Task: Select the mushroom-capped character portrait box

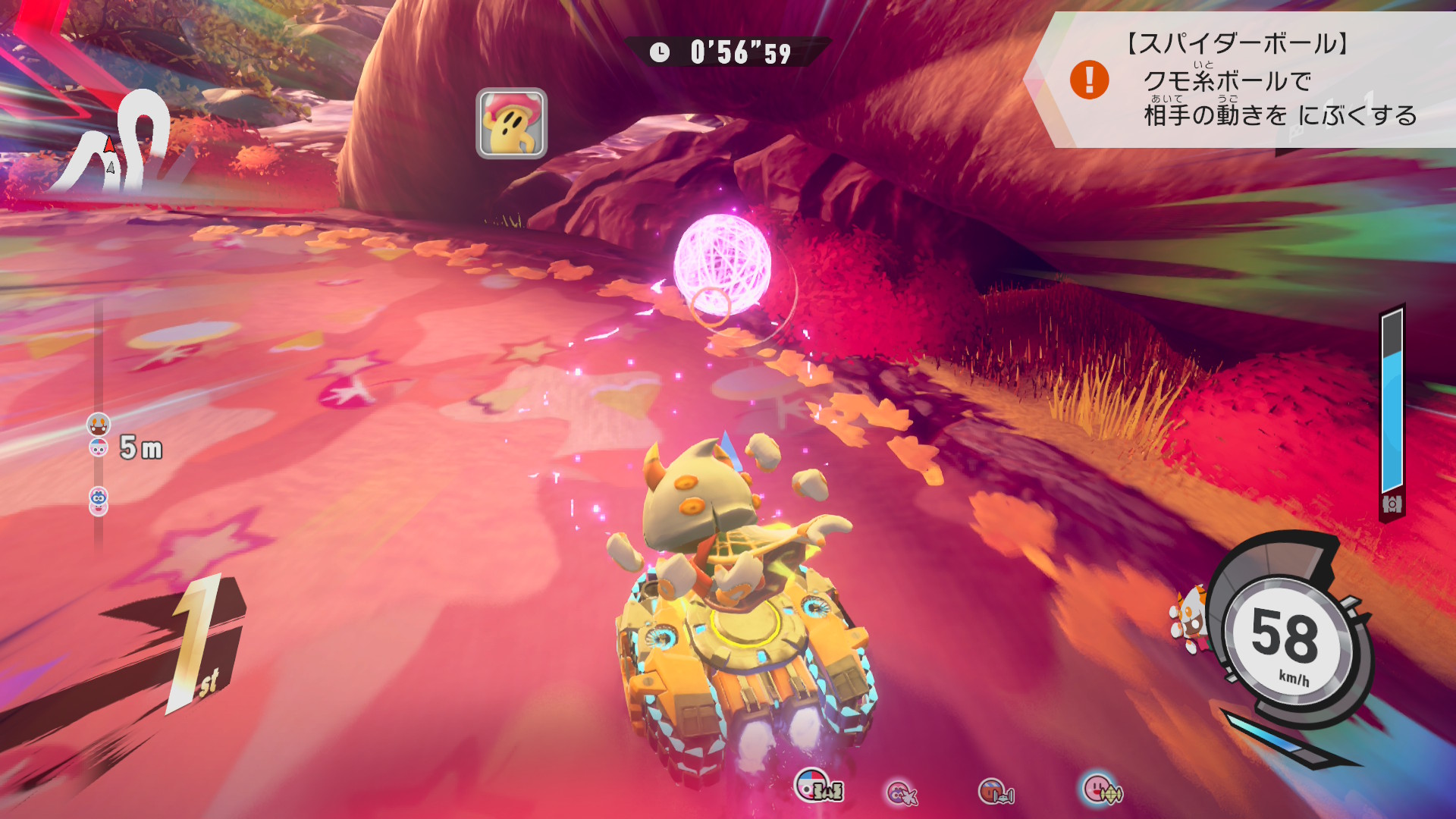Action: coord(511,124)
